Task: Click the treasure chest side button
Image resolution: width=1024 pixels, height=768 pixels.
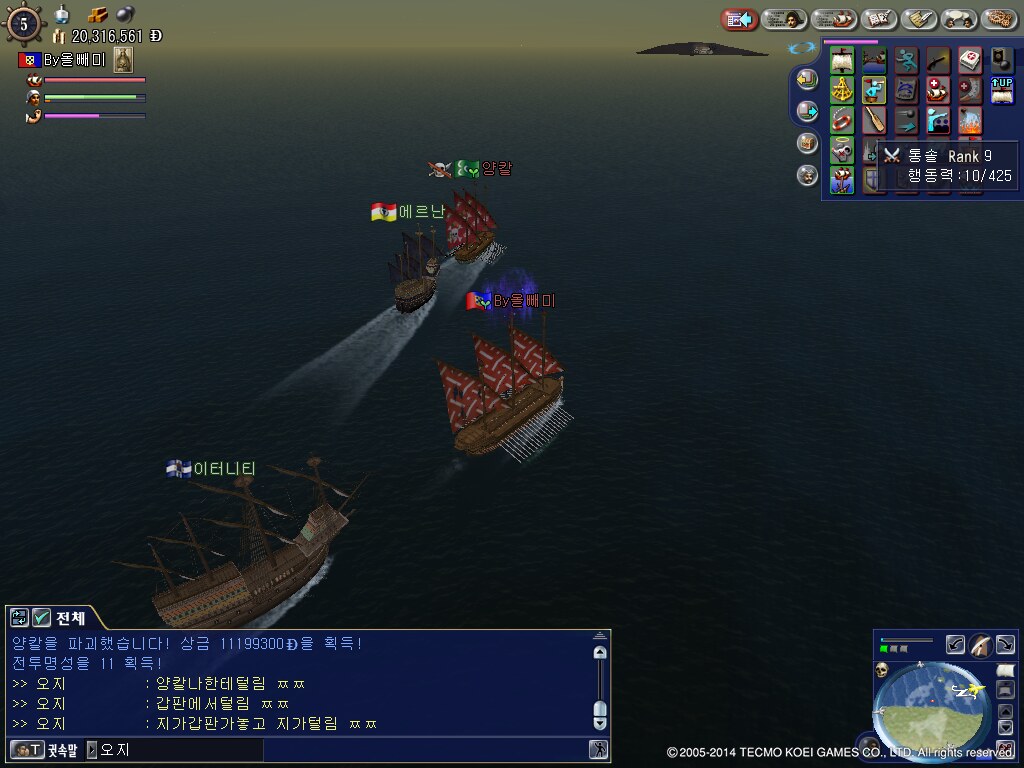Action: [807, 143]
